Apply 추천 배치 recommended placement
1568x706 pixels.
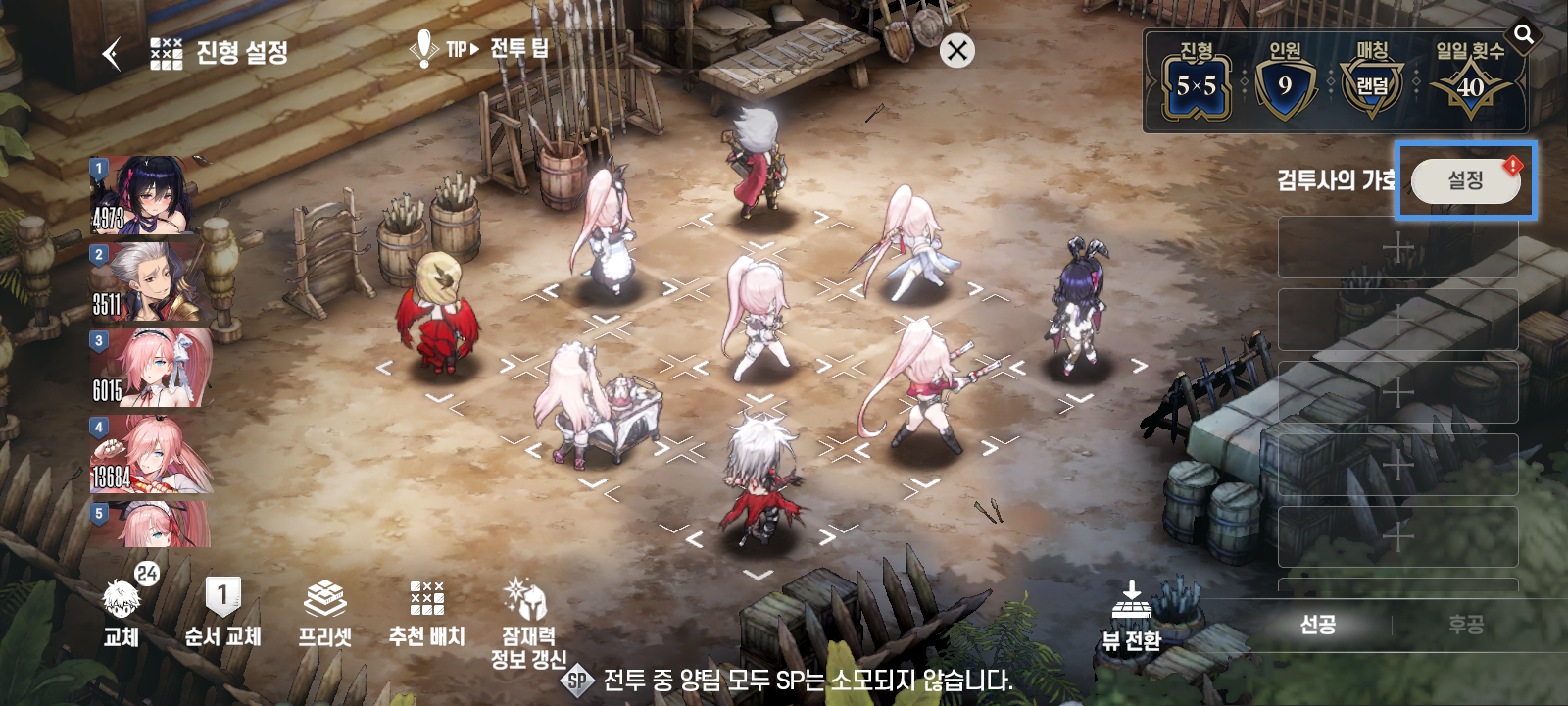tap(426, 612)
